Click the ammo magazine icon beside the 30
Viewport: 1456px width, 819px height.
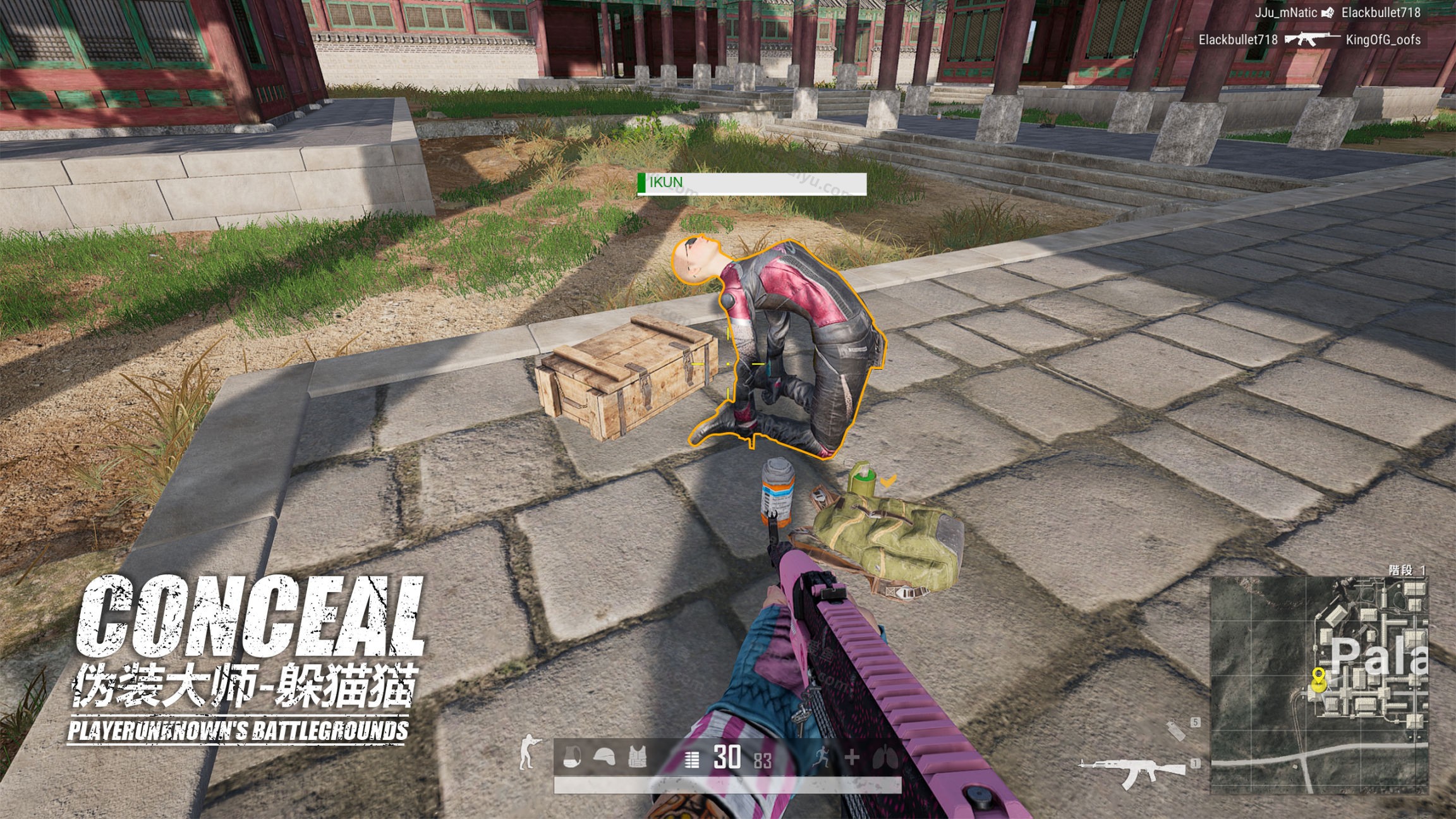[691, 758]
